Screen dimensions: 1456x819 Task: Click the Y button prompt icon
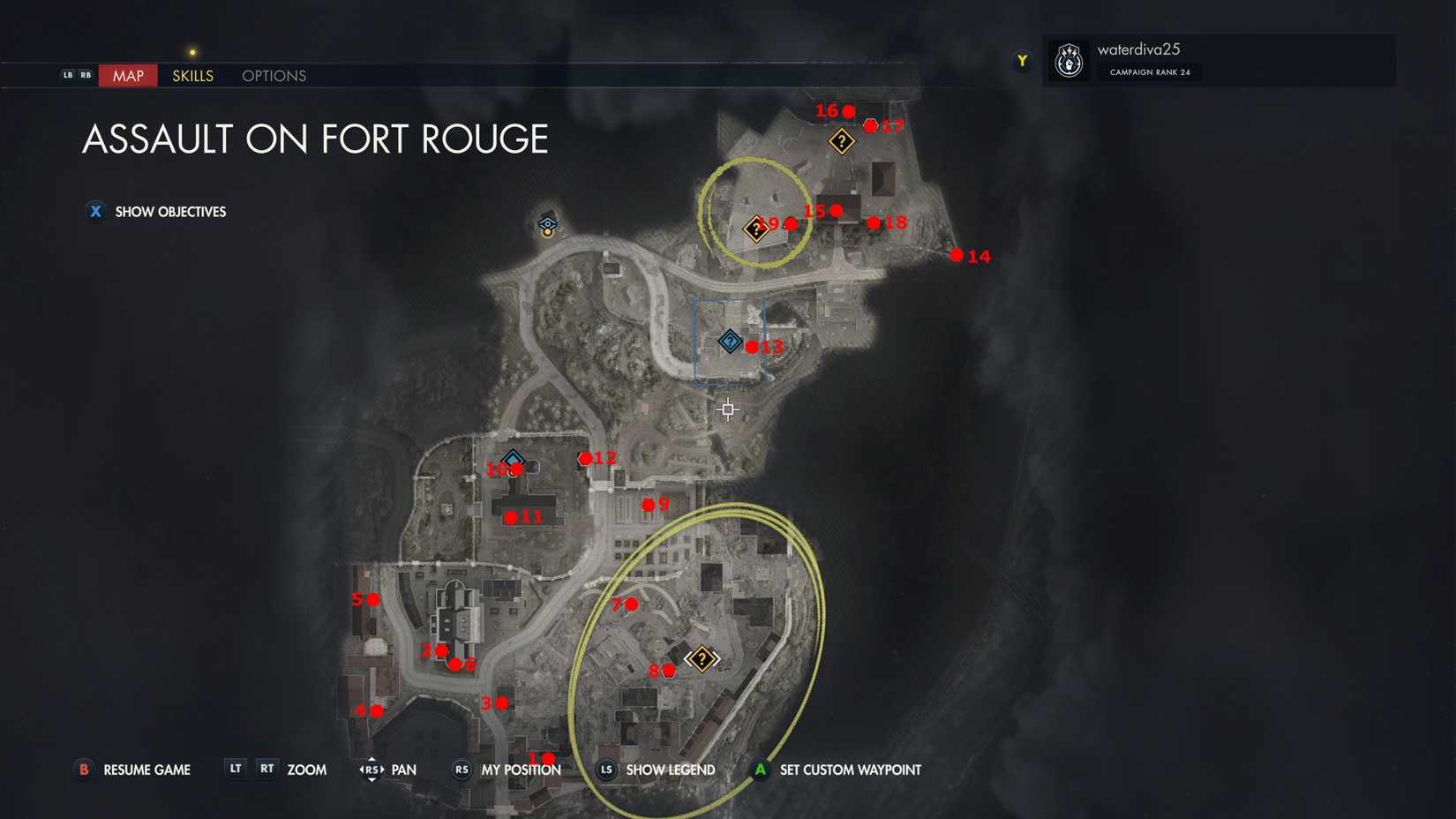pos(1021,60)
